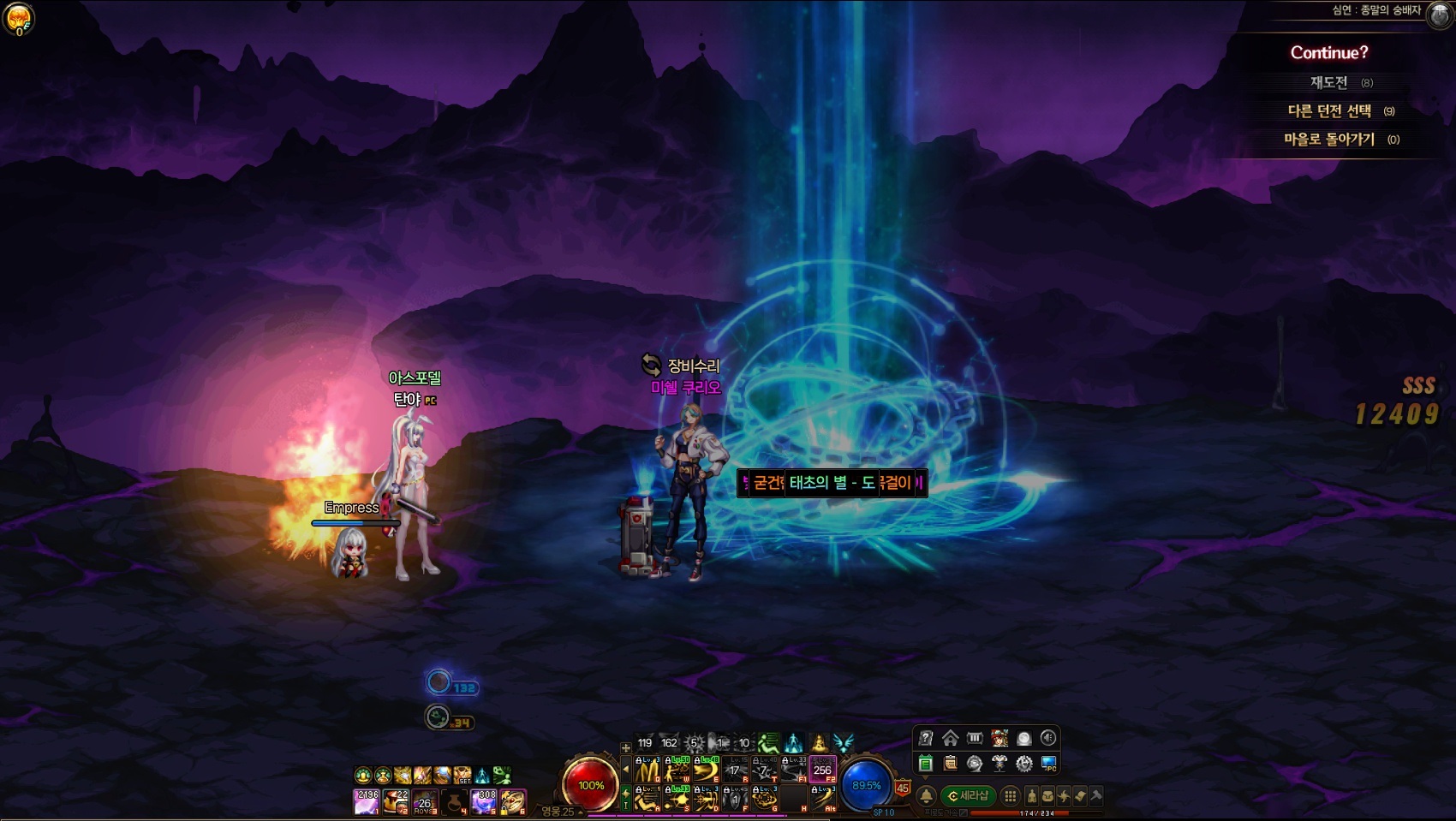Use the cake item in quick slot 2
This screenshot has height=821, width=1456.
pos(396,801)
